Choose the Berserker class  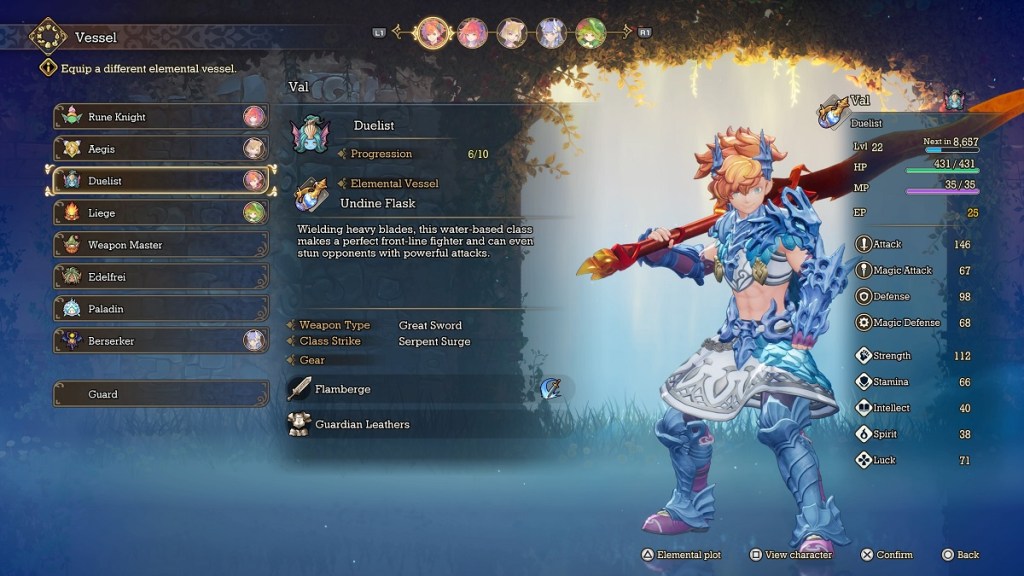click(160, 341)
